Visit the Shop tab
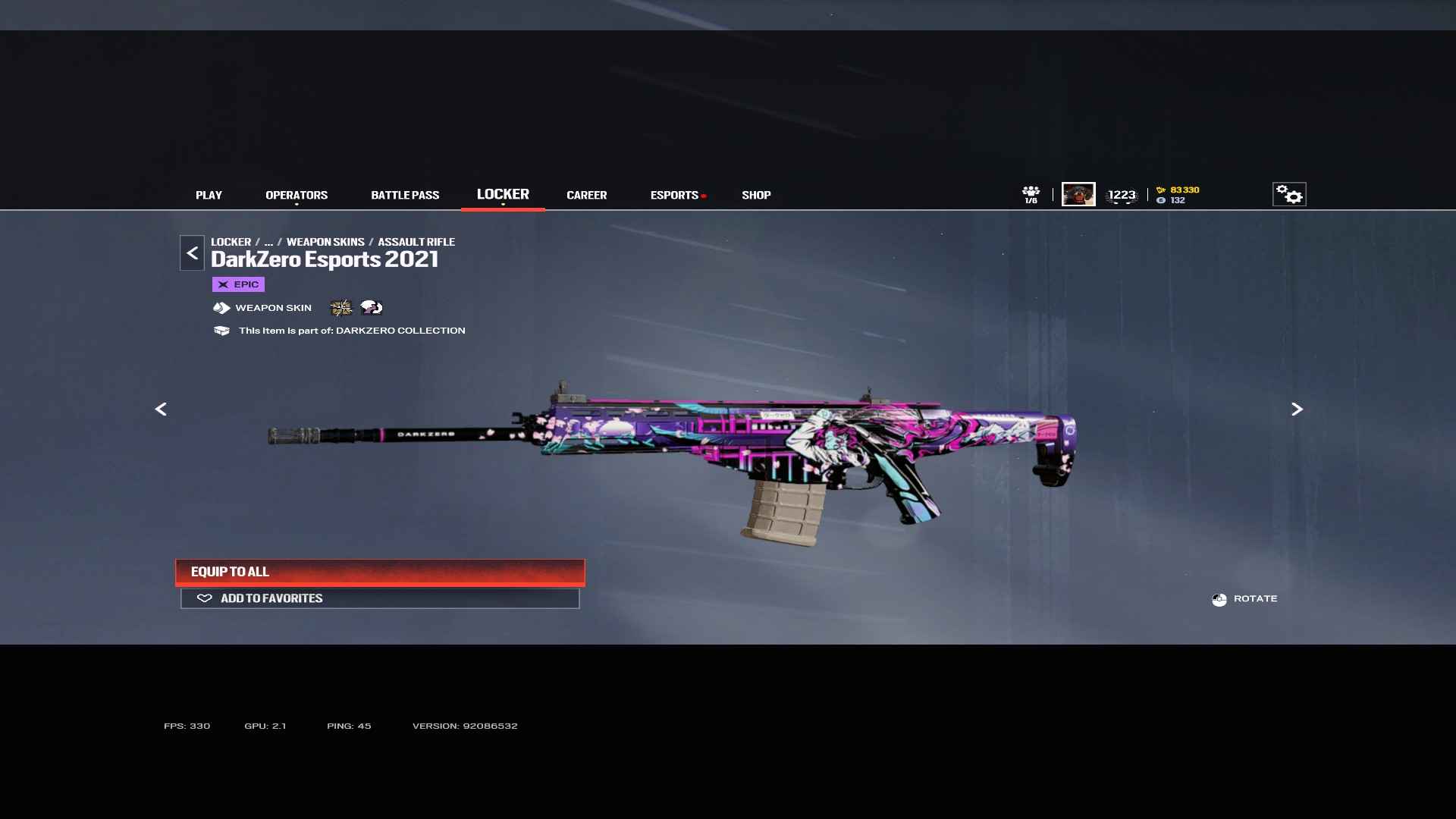The image size is (1456, 819). click(x=756, y=195)
